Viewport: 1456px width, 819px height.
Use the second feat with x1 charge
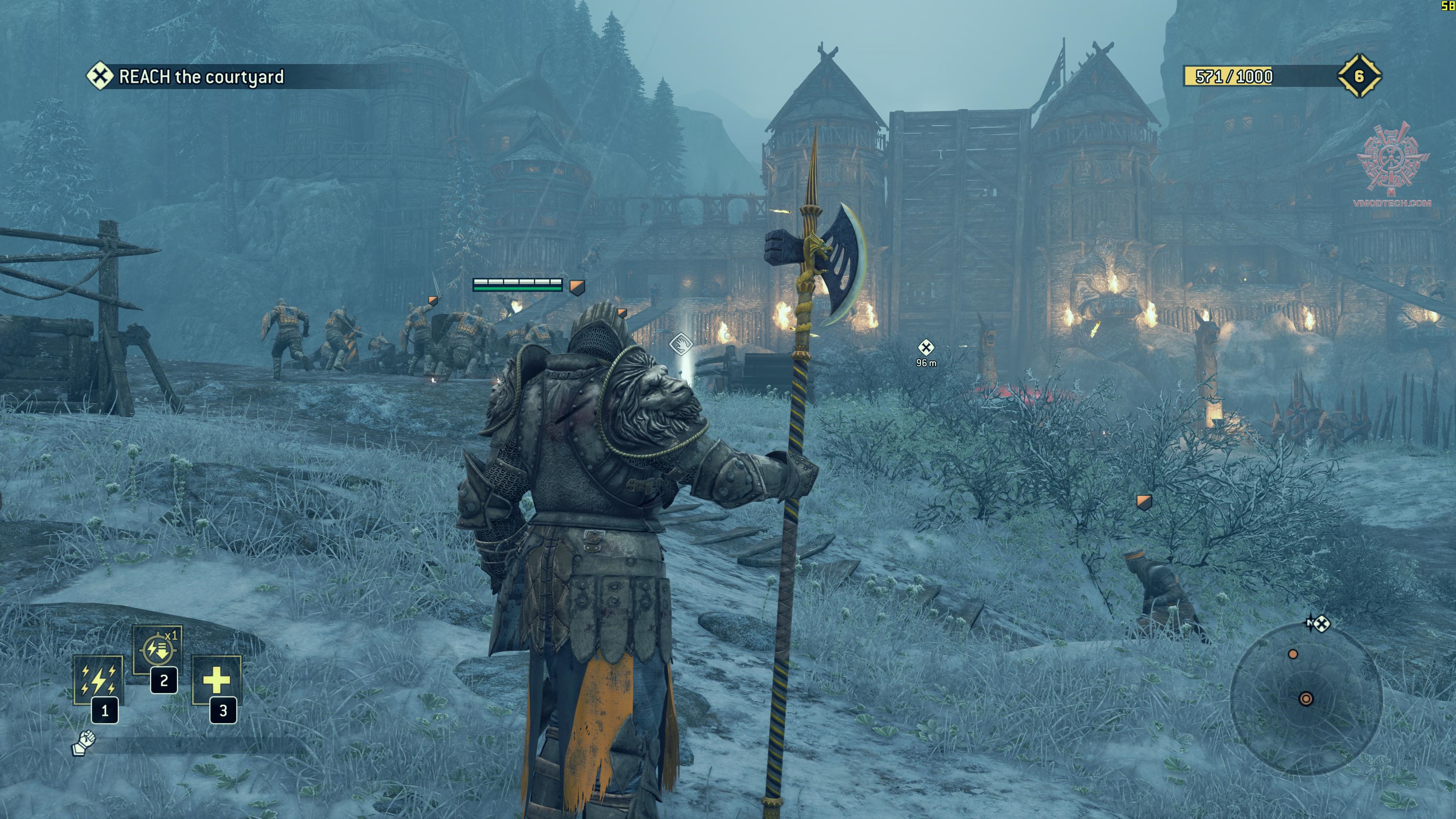[157, 650]
